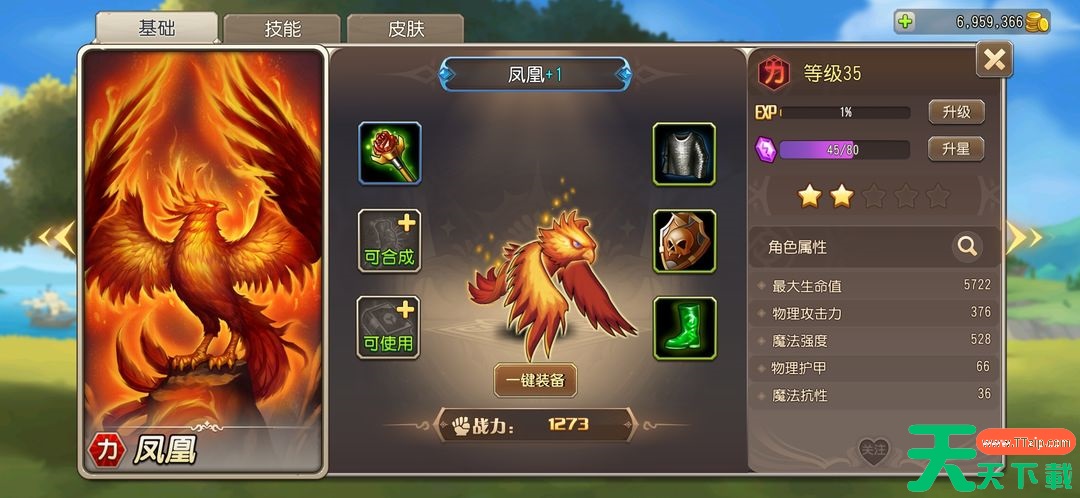Open the 皮肤 skins tab
This screenshot has width=1080, height=498.
click(x=405, y=29)
